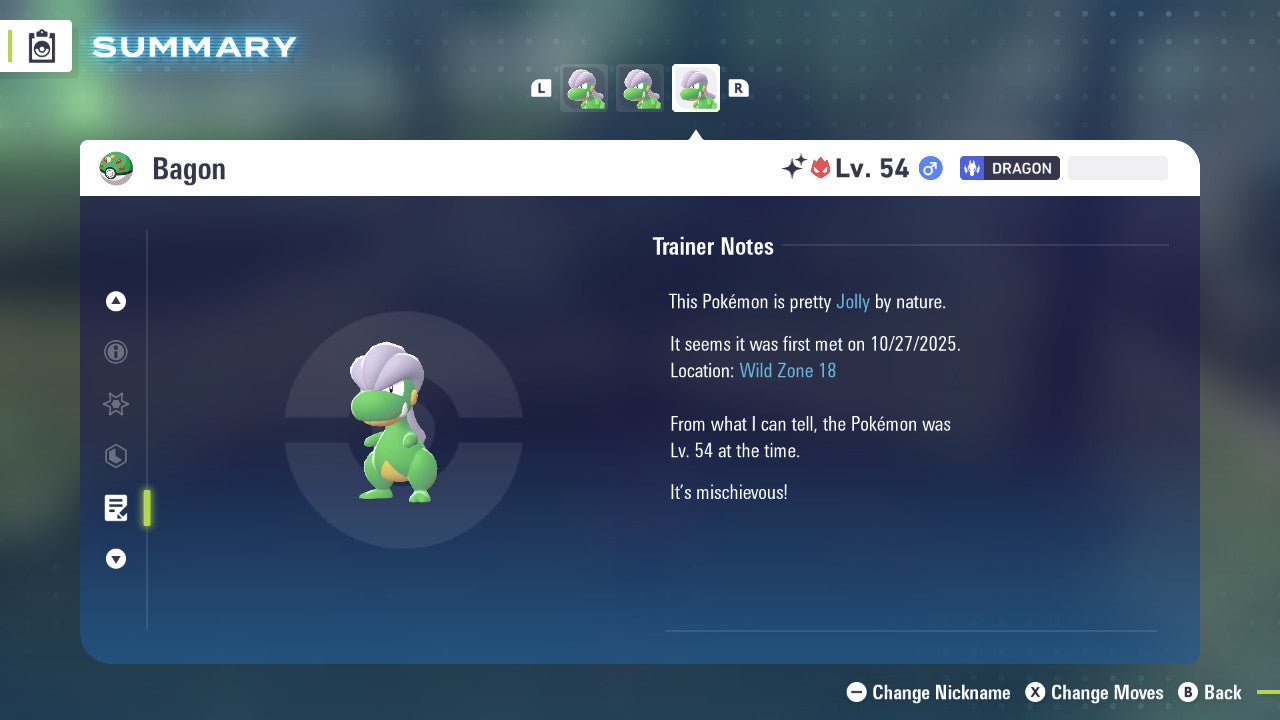Screen dimensions: 1280x720
Task: Click the hexagonal stats icon in sidebar
Action: 116,456
